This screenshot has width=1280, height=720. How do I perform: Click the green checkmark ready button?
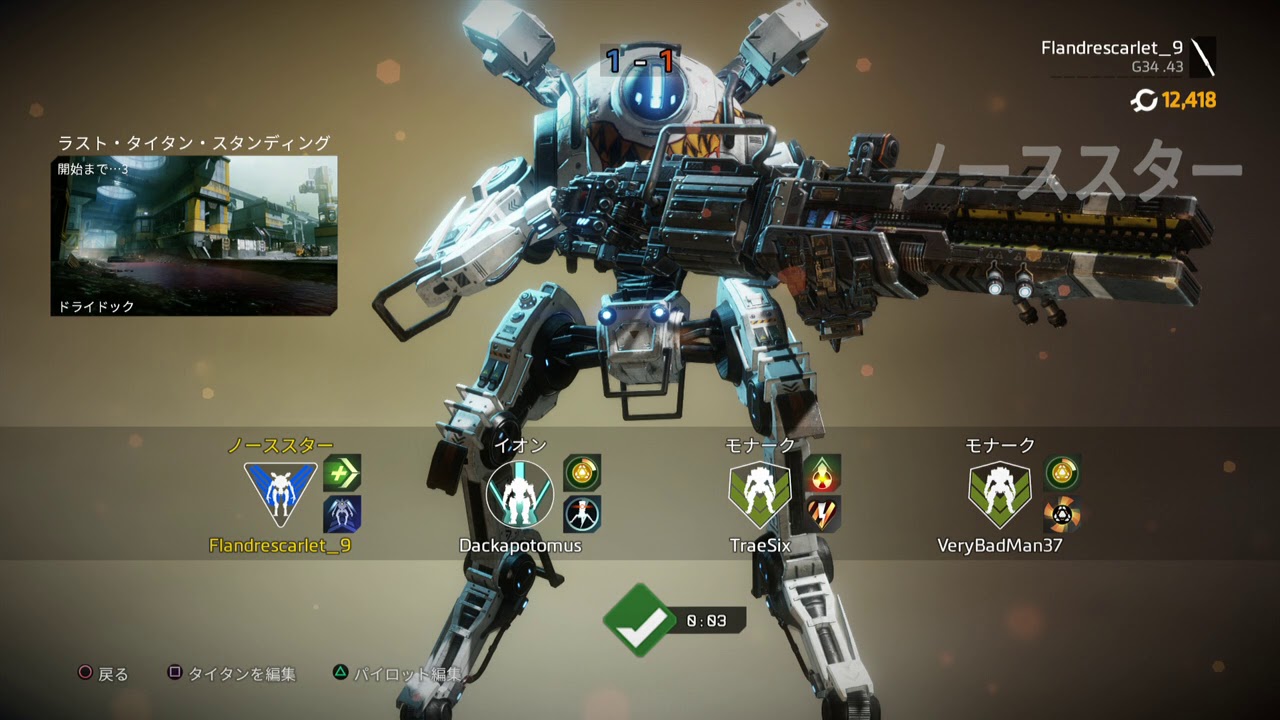[x=640, y=620]
